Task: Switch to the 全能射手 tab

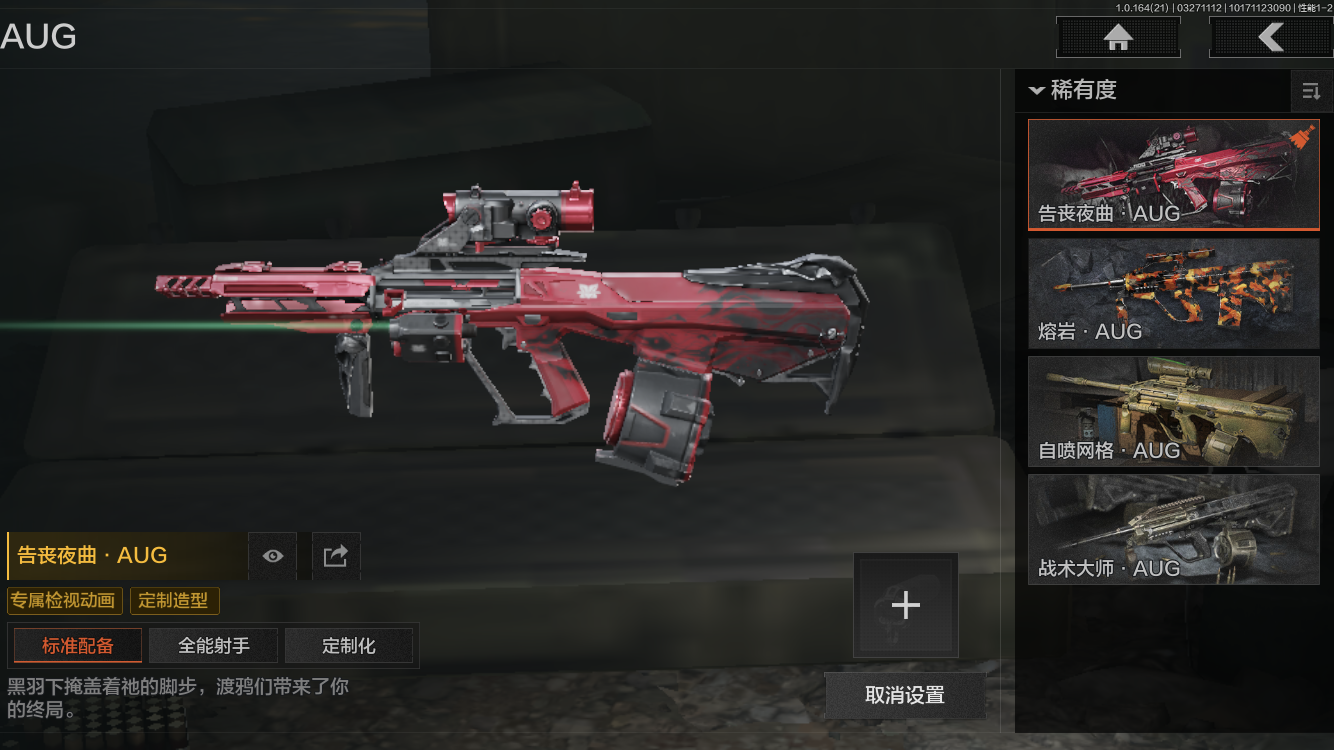Action: (x=214, y=646)
